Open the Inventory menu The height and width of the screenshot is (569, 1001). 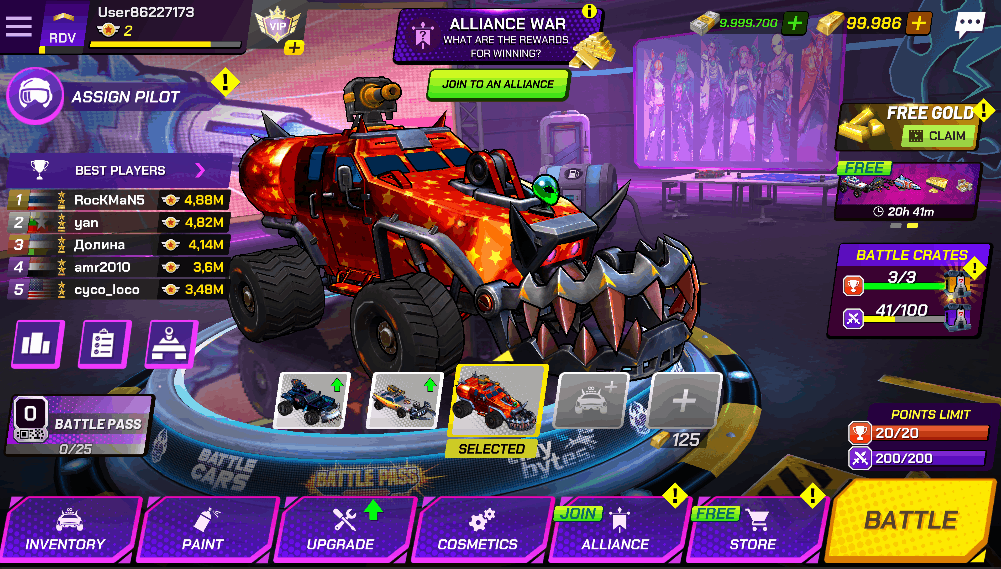coord(67,529)
